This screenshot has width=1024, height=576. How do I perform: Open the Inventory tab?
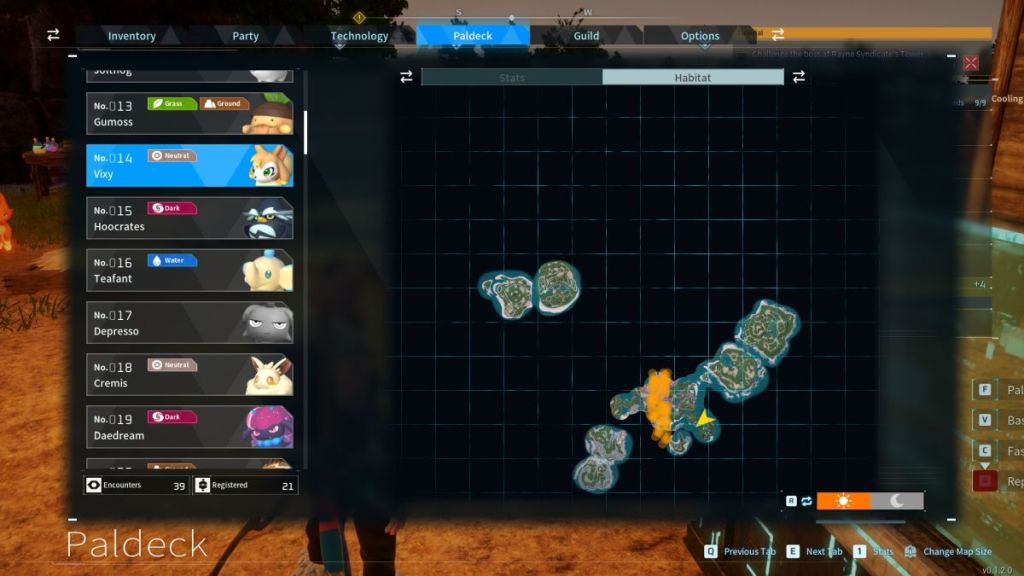point(132,36)
